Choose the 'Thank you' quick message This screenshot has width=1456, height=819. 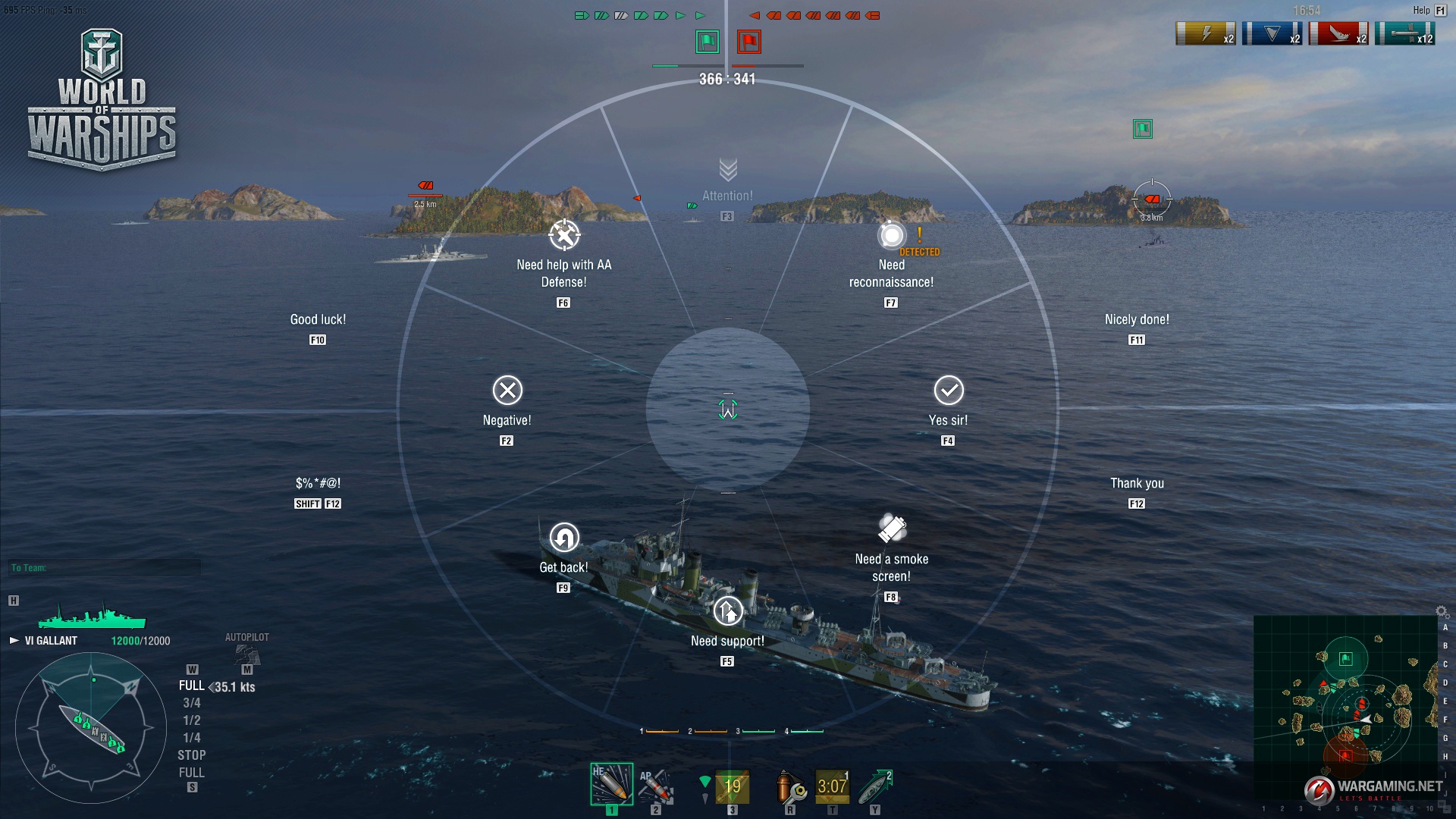[1137, 484]
